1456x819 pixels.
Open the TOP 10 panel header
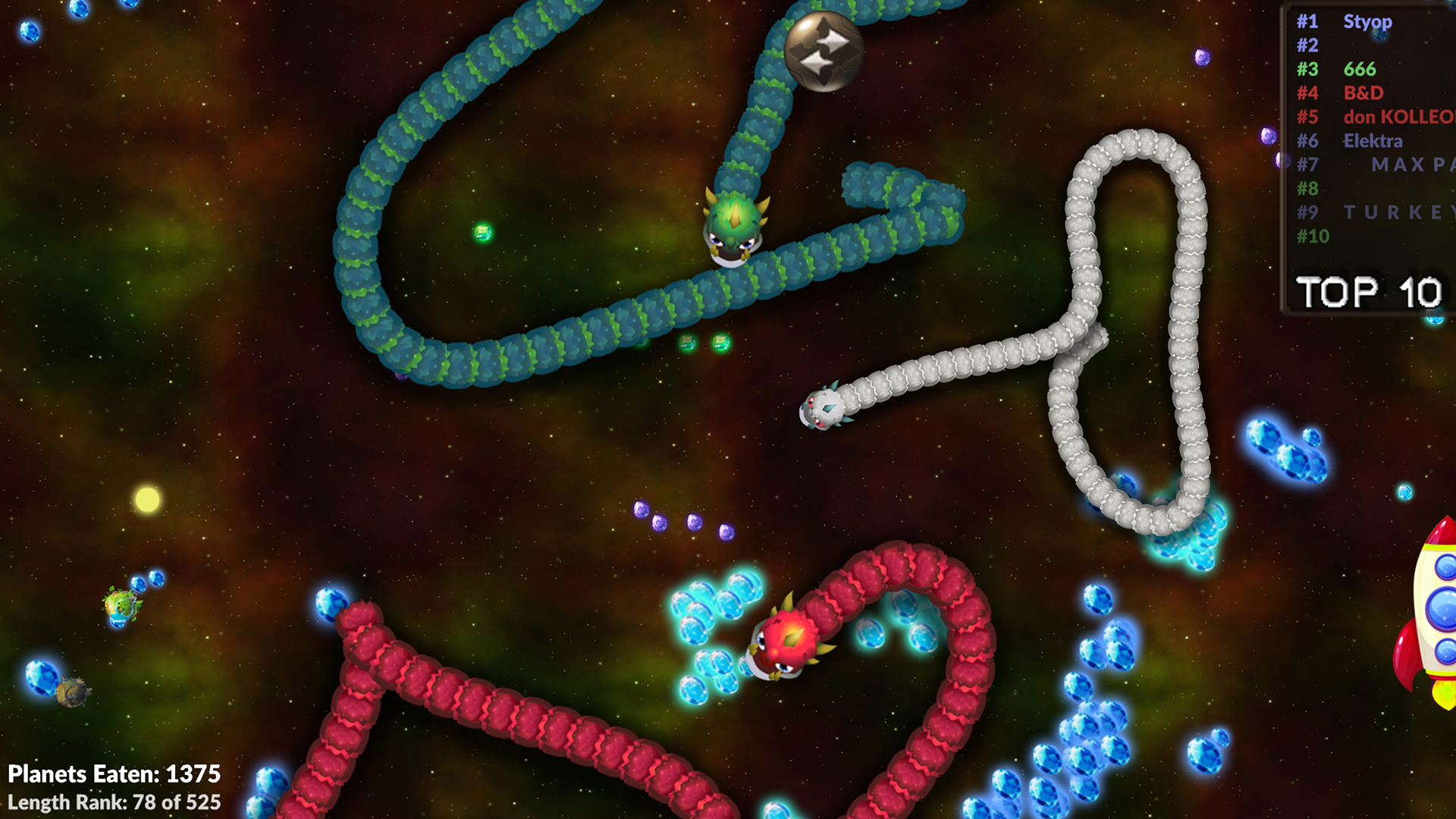1369,290
